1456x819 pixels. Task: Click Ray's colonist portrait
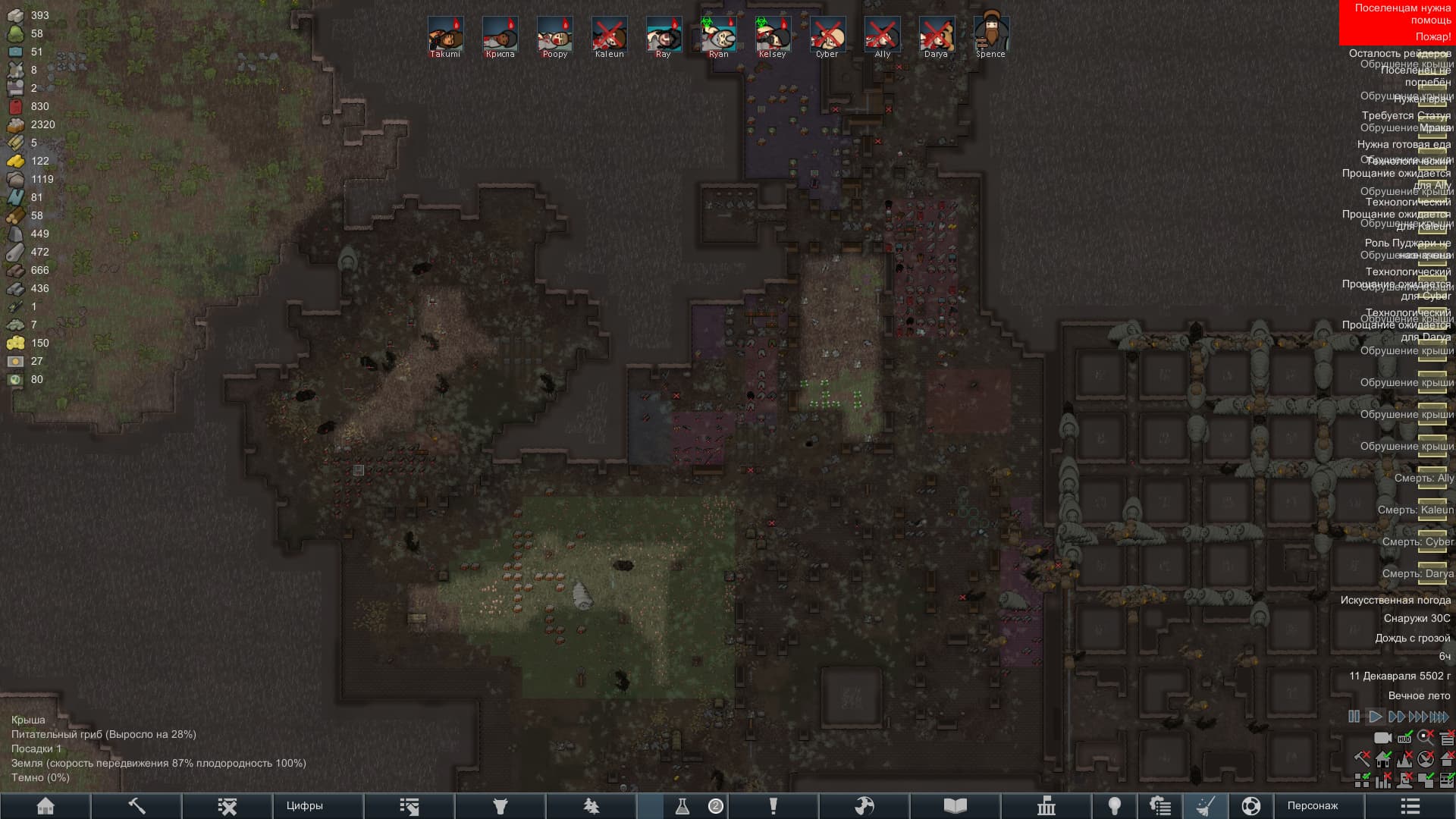[664, 35]
